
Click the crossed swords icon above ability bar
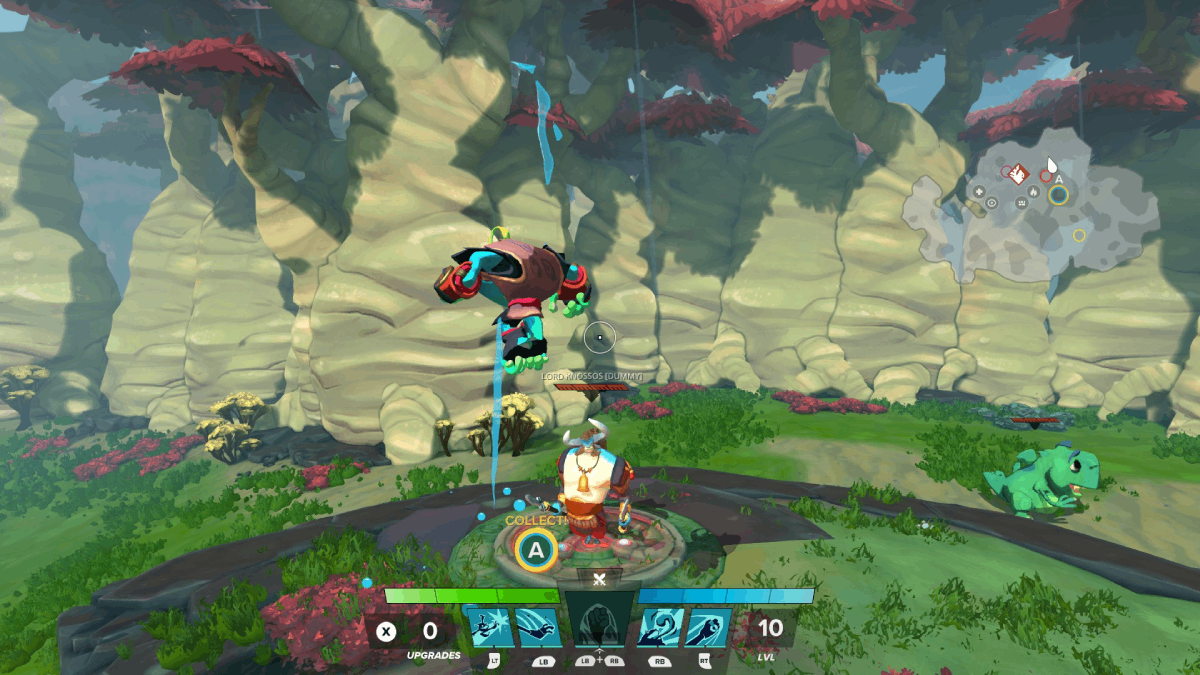599,579
